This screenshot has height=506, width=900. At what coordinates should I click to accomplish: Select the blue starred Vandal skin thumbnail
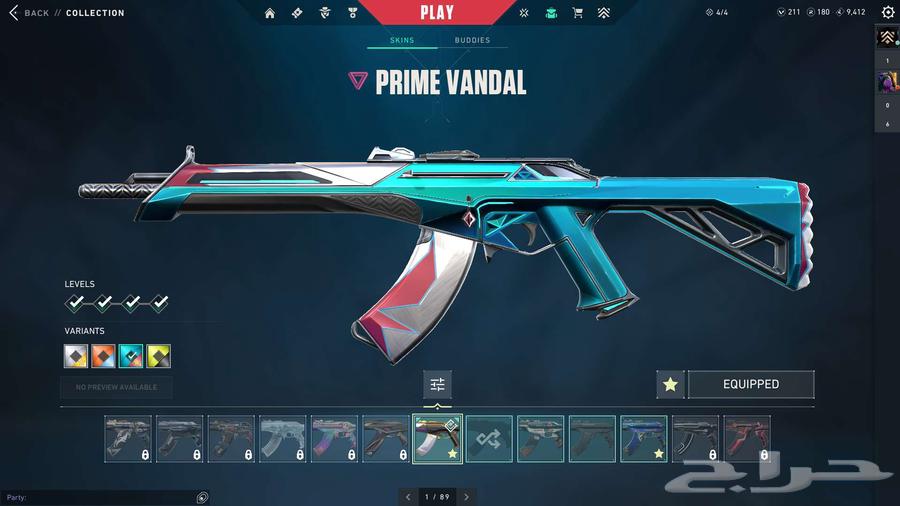tap(643, 439)
